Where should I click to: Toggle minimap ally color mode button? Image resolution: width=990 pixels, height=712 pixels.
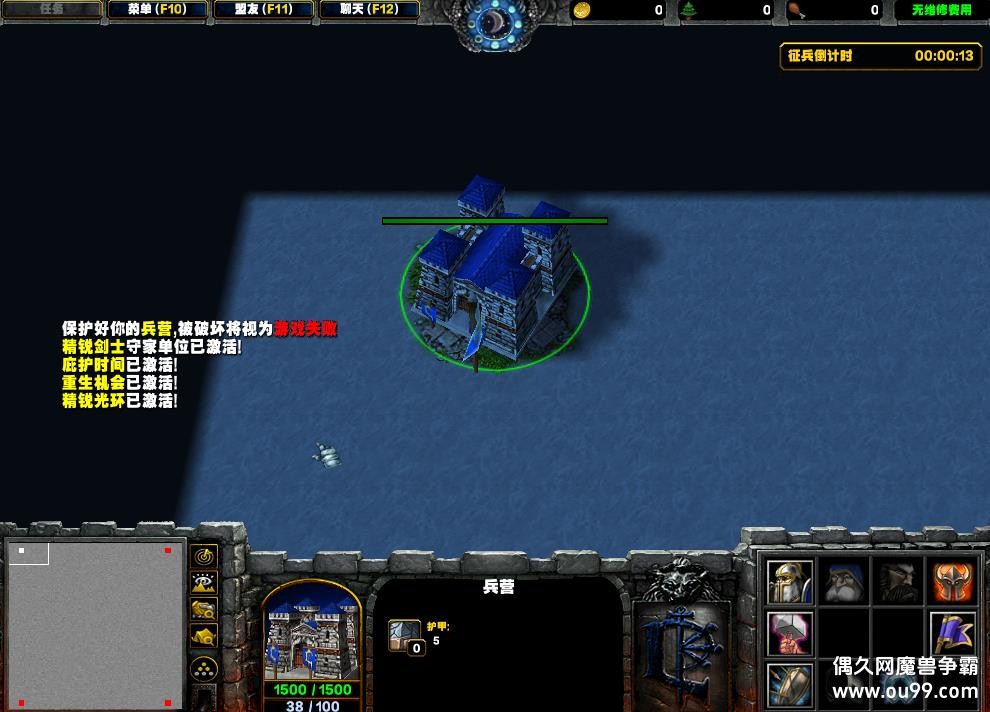coord(205,608)
